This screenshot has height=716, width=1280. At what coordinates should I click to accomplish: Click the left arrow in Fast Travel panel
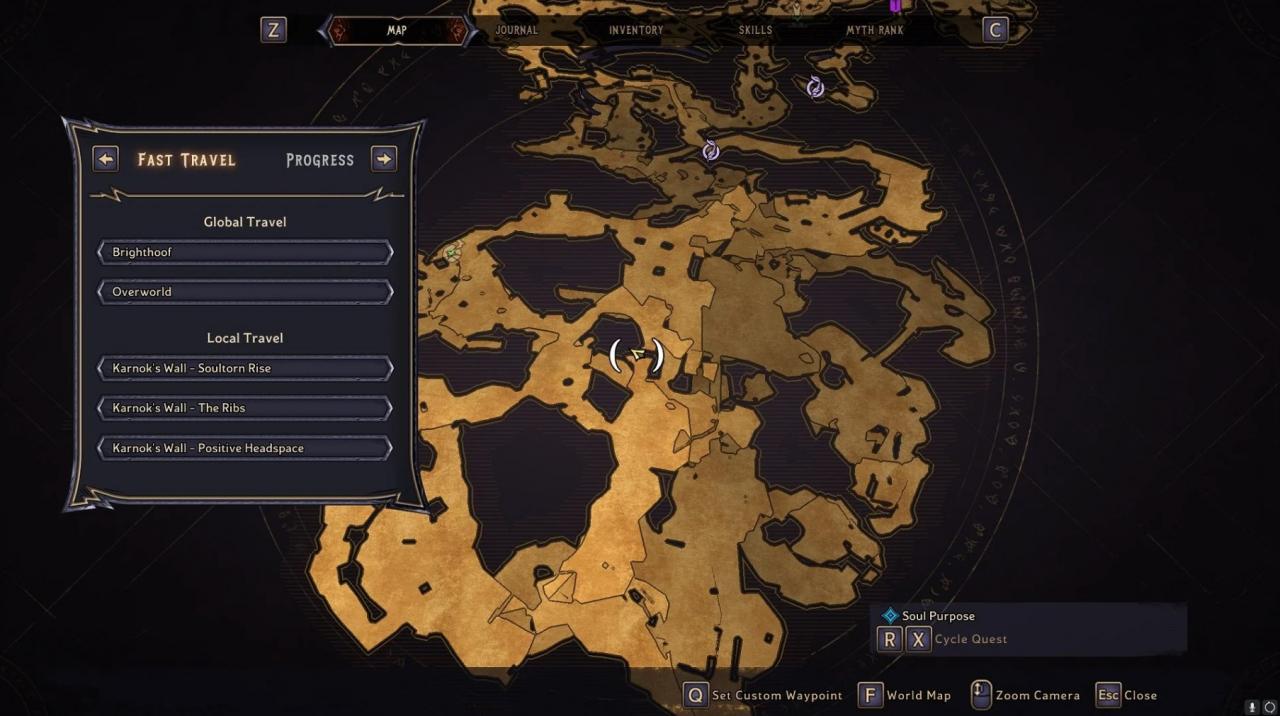105,159
